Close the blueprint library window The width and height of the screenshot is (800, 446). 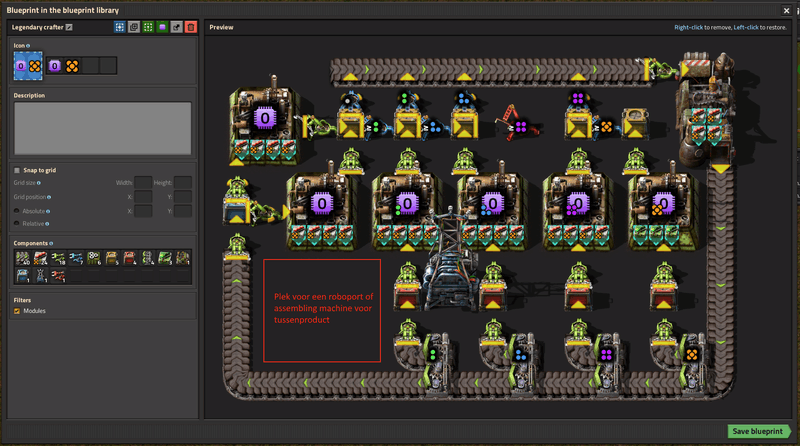click(x=787, y=10)
